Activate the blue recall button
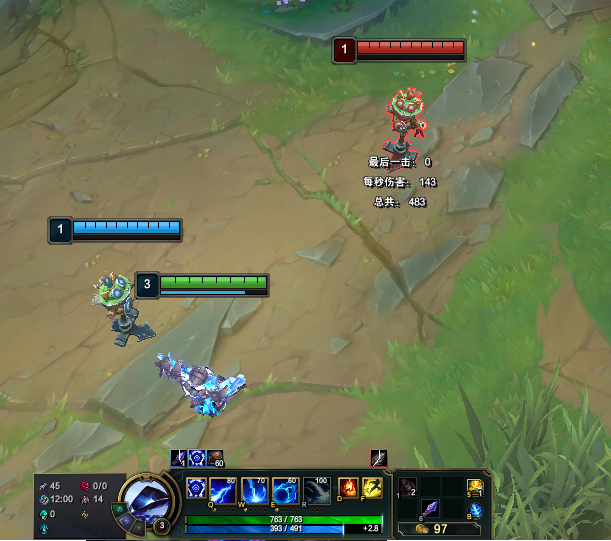 476,509
